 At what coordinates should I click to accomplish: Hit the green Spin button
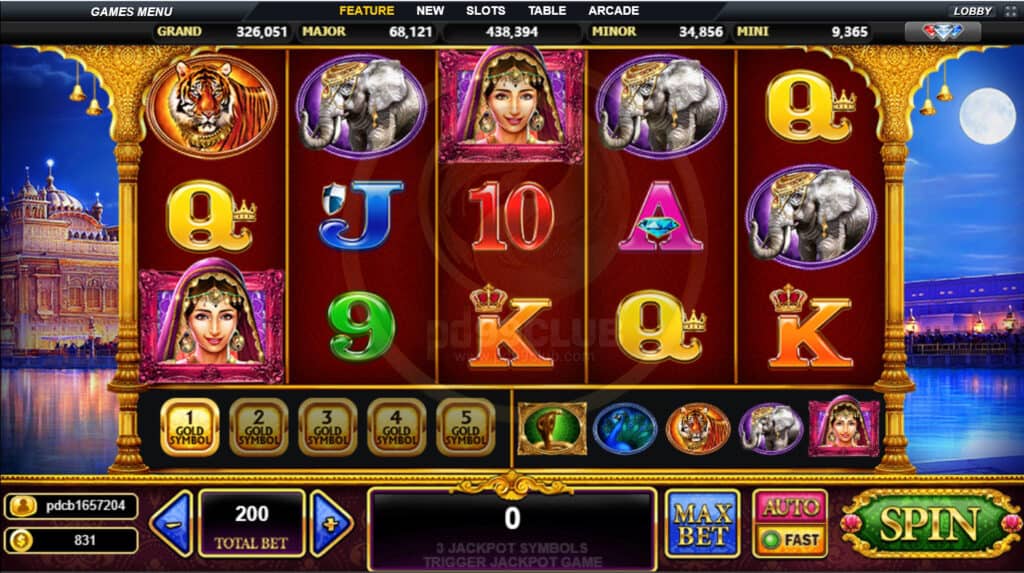pyautogui.click(x=929, y=523)
